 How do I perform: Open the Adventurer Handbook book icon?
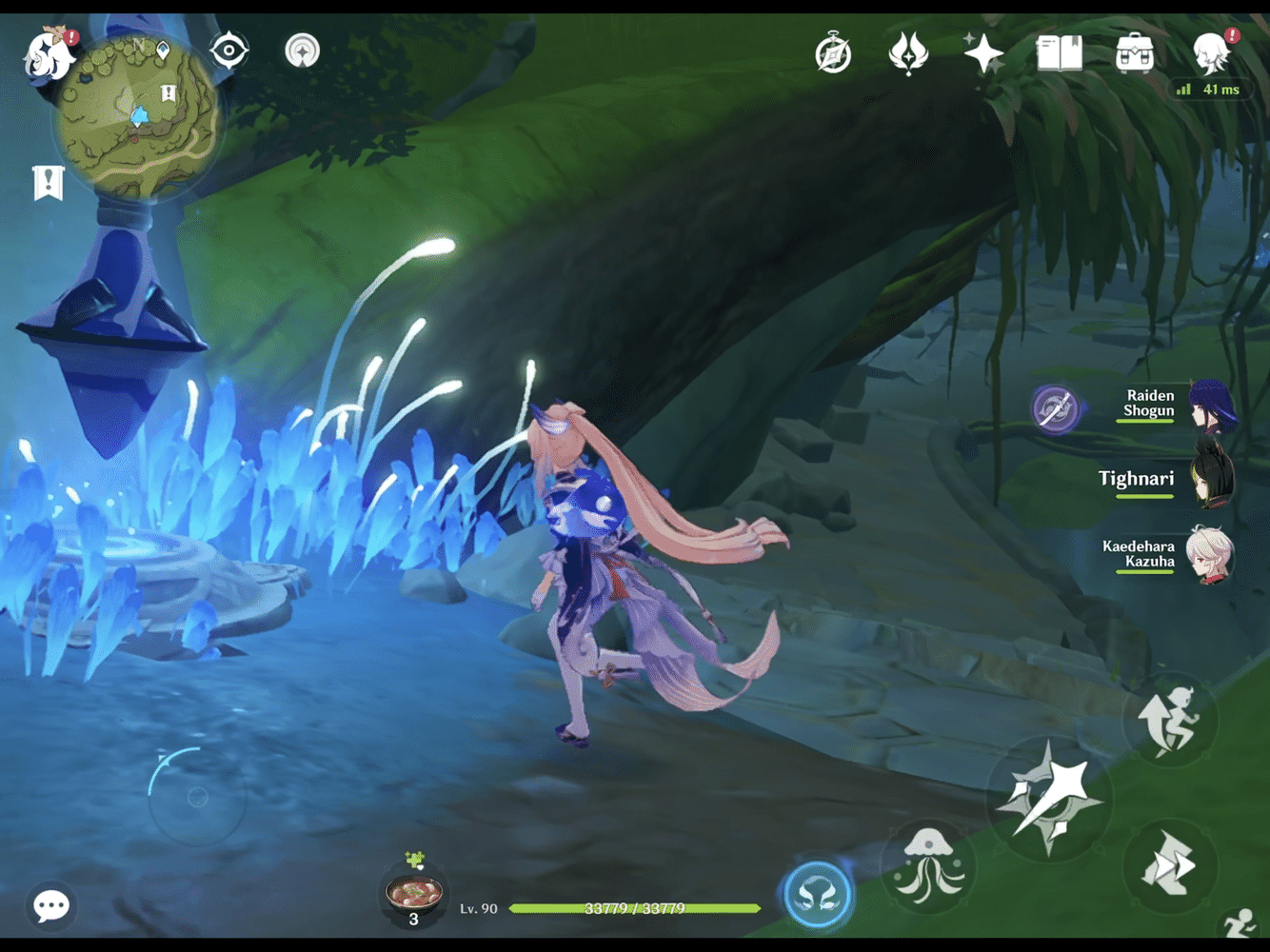click(1060, 55)
